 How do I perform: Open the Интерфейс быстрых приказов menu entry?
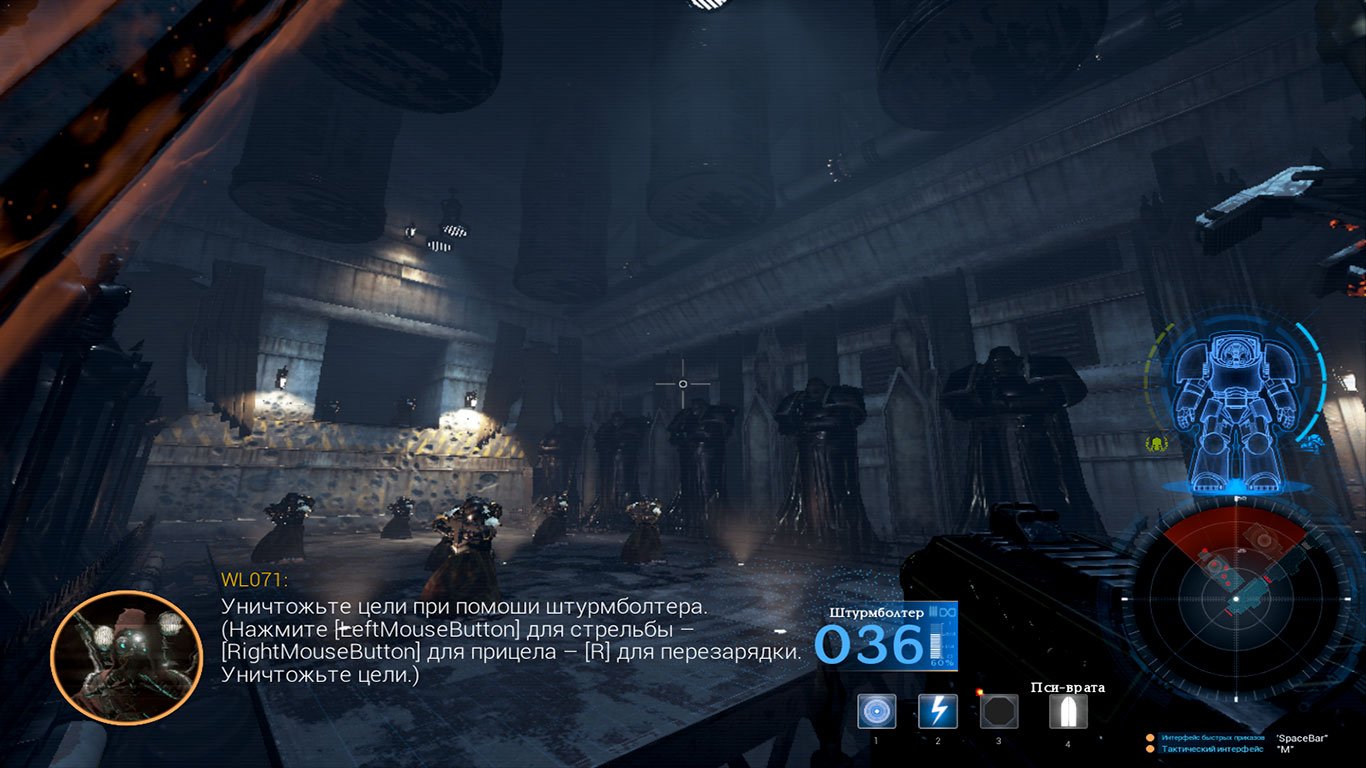point(1215,737)
